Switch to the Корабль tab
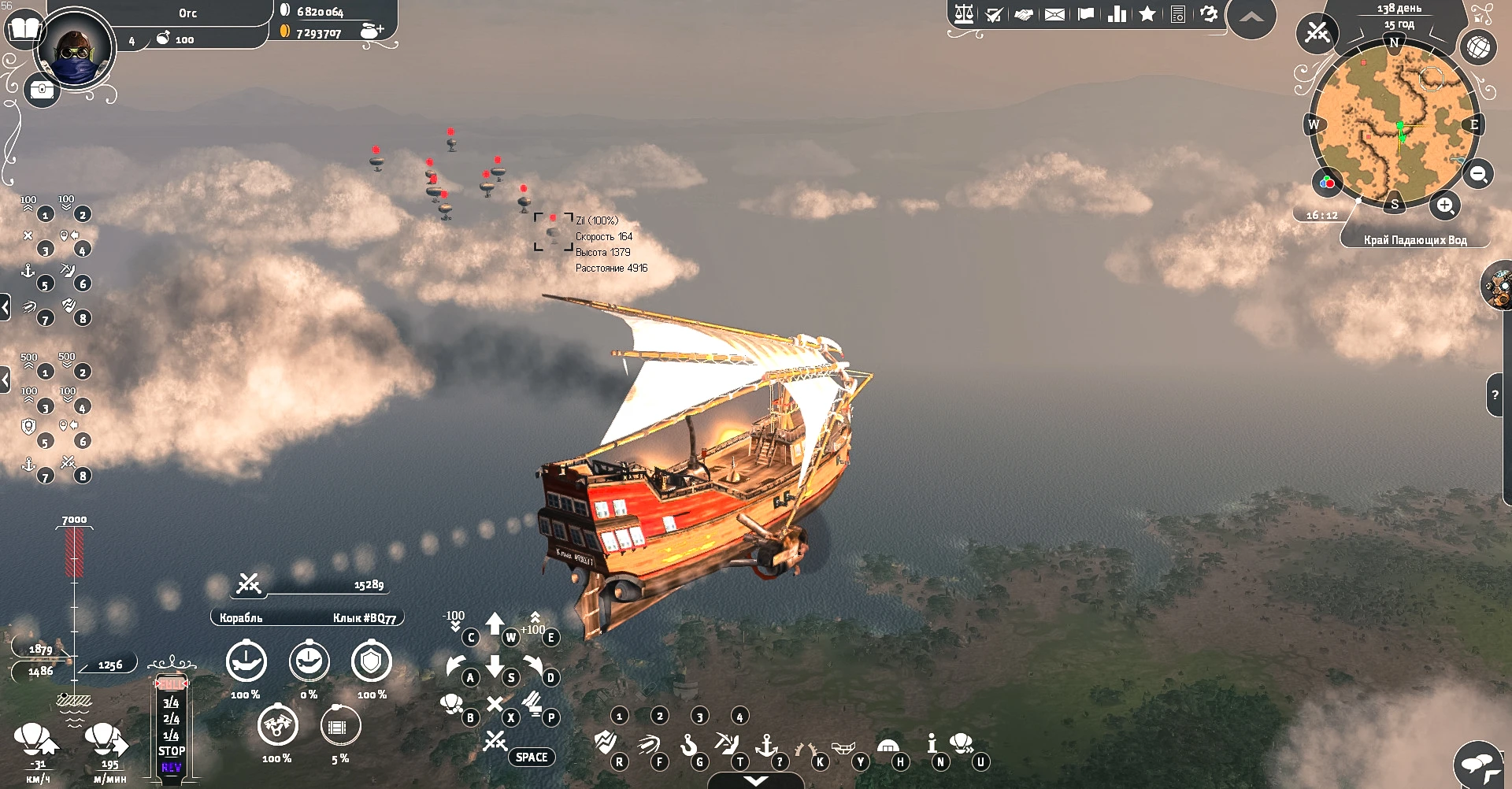The width and height of the screenshot is (1512, 789). pos(240,617)
